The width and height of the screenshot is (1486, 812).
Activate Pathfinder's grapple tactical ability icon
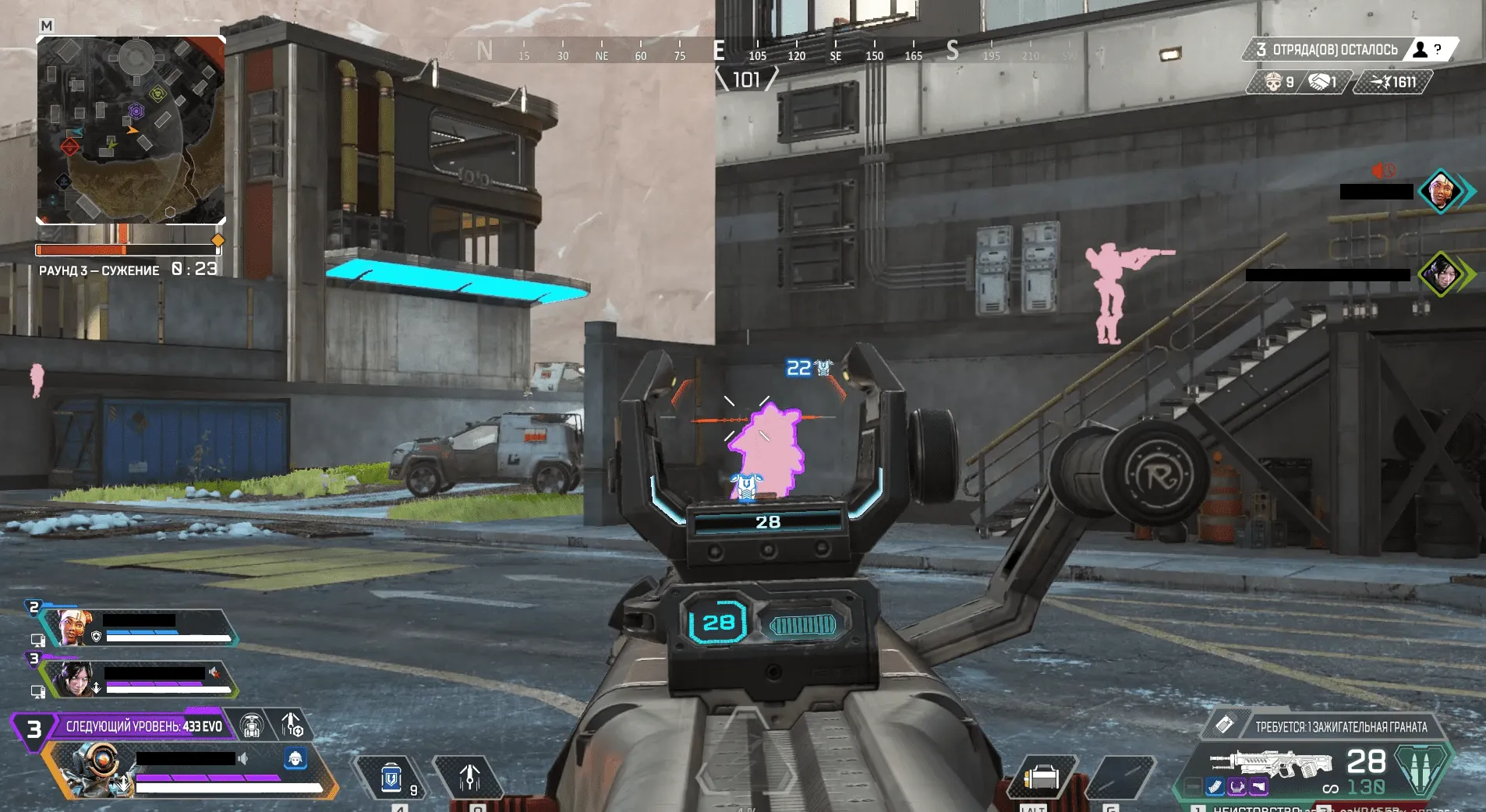(469, 778)
